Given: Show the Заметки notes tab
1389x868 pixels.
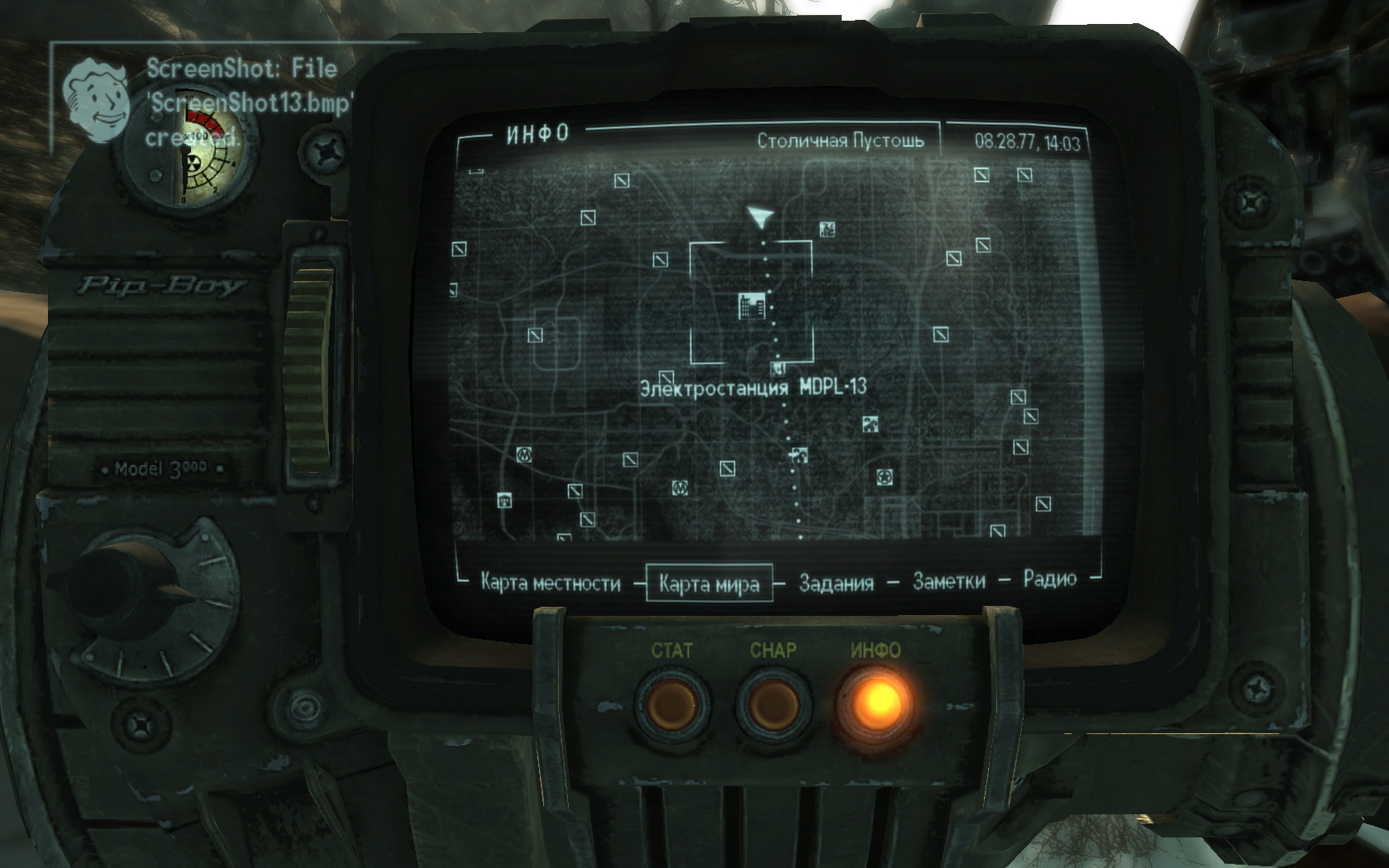Looking at the screenshot, I should click(948, 581).
